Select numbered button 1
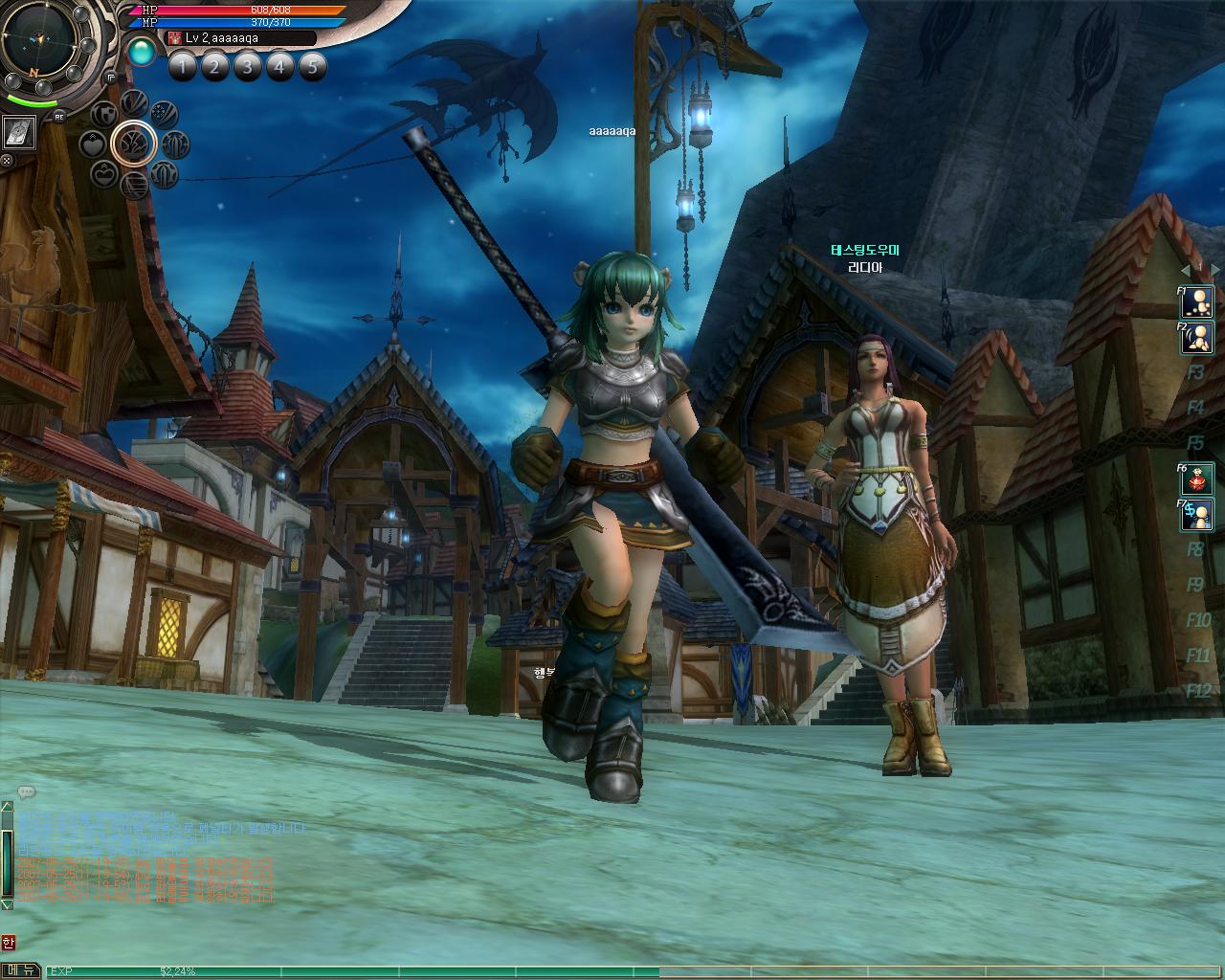1225x980 pixels. tap(183, 66)
